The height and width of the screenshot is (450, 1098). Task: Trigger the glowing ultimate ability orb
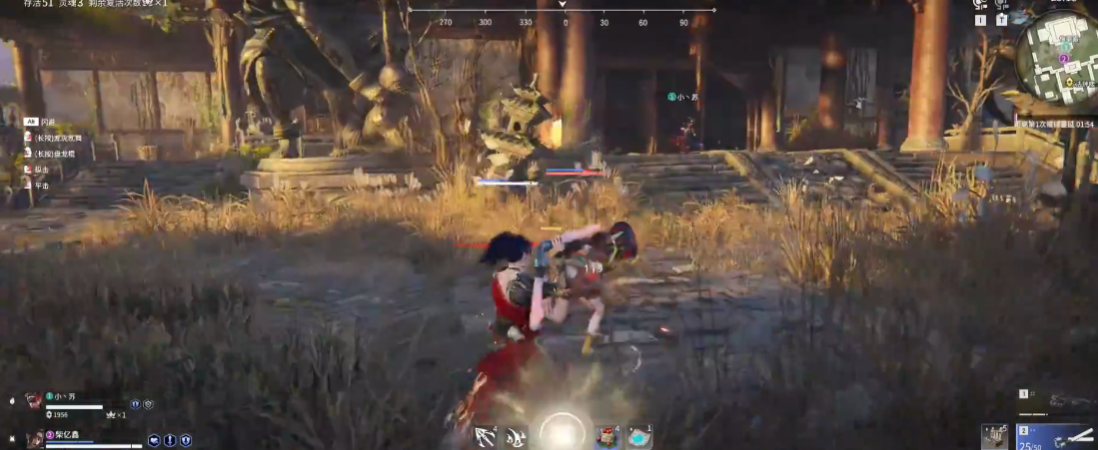[x=563, y=432]
